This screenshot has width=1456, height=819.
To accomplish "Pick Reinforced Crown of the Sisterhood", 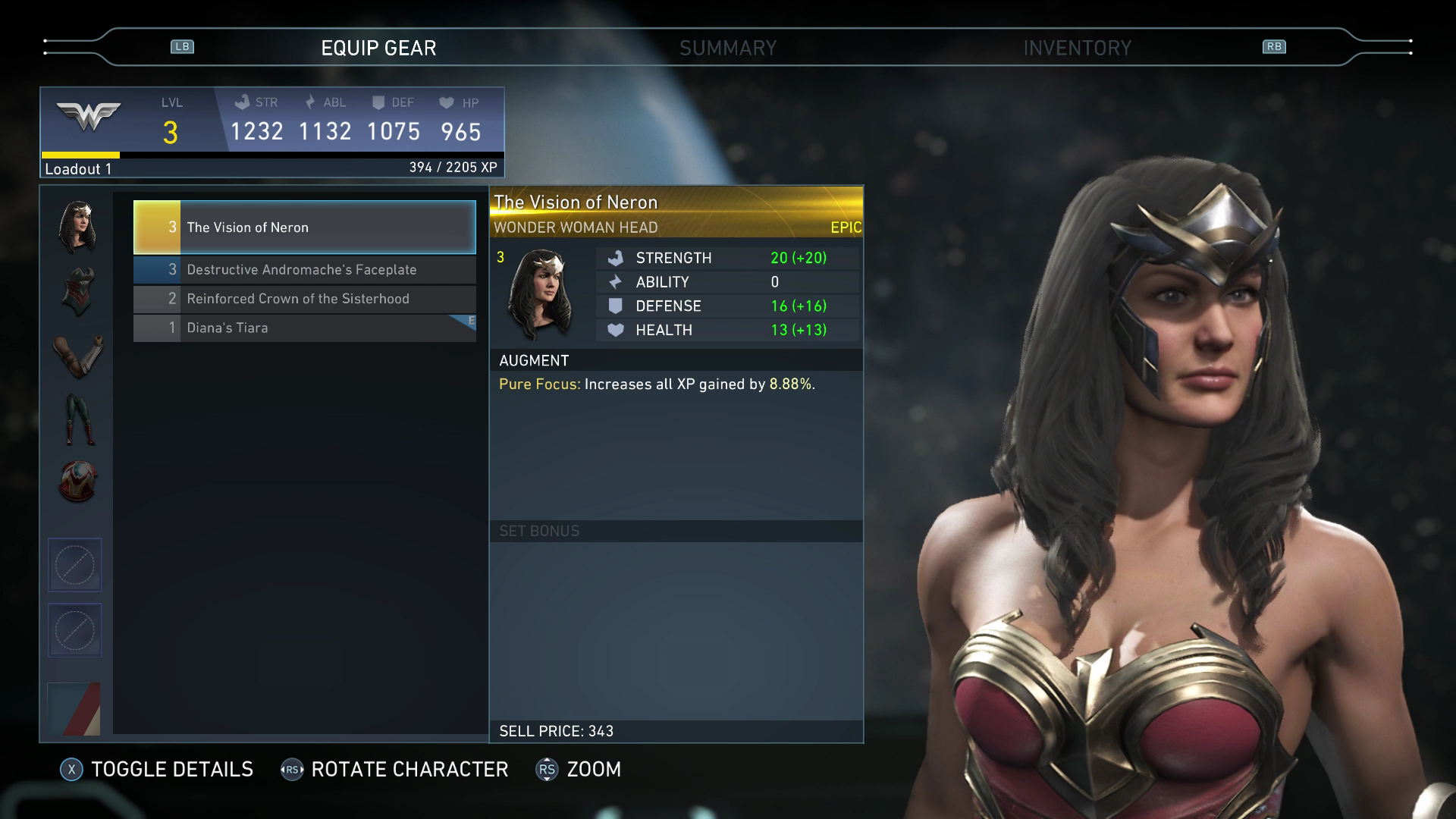I will (304, 299).
